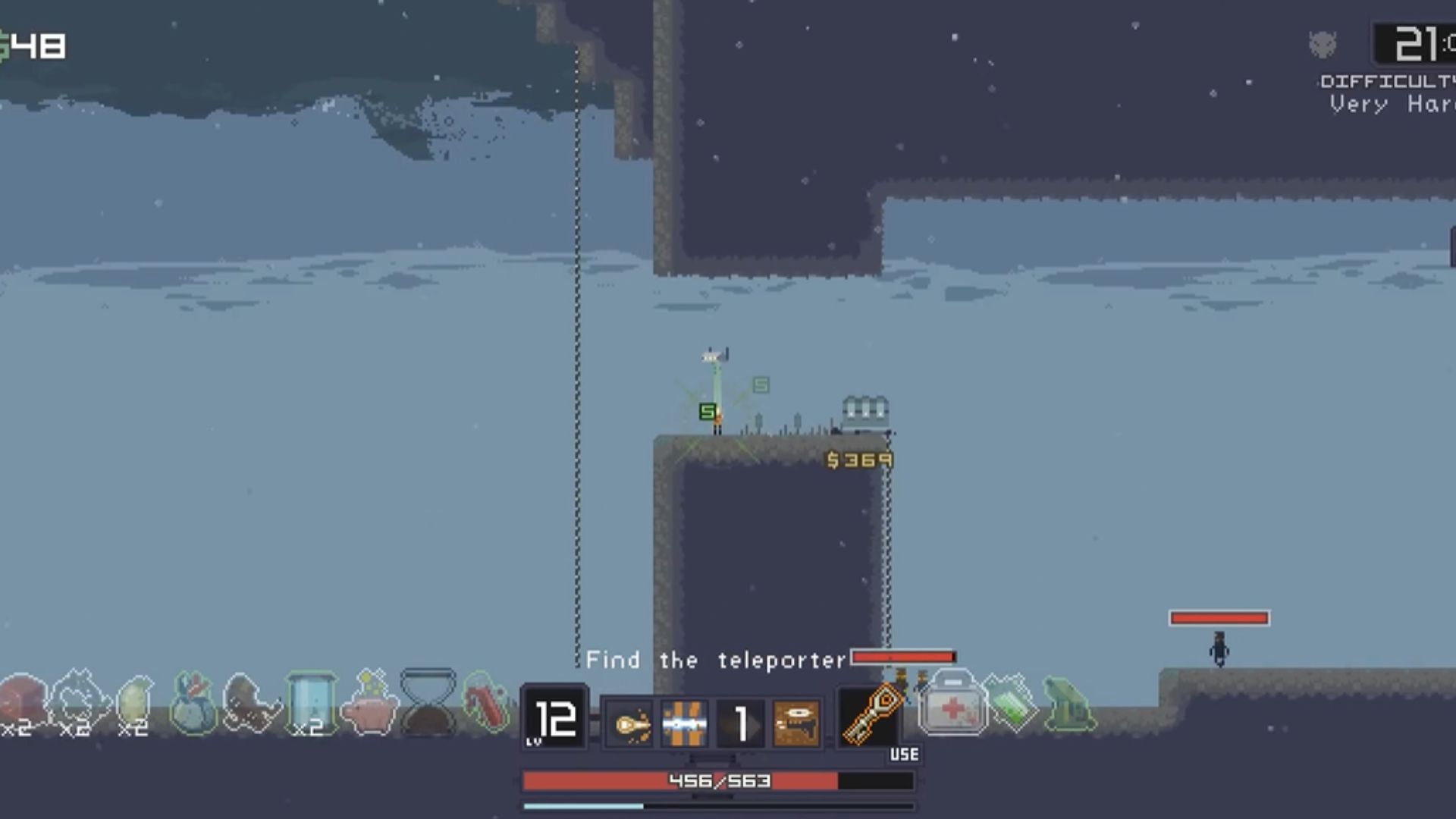The width and height of the screenshot is (1456, 819).
Task: Choose the blue glass jar item
Action: point(310,703)
